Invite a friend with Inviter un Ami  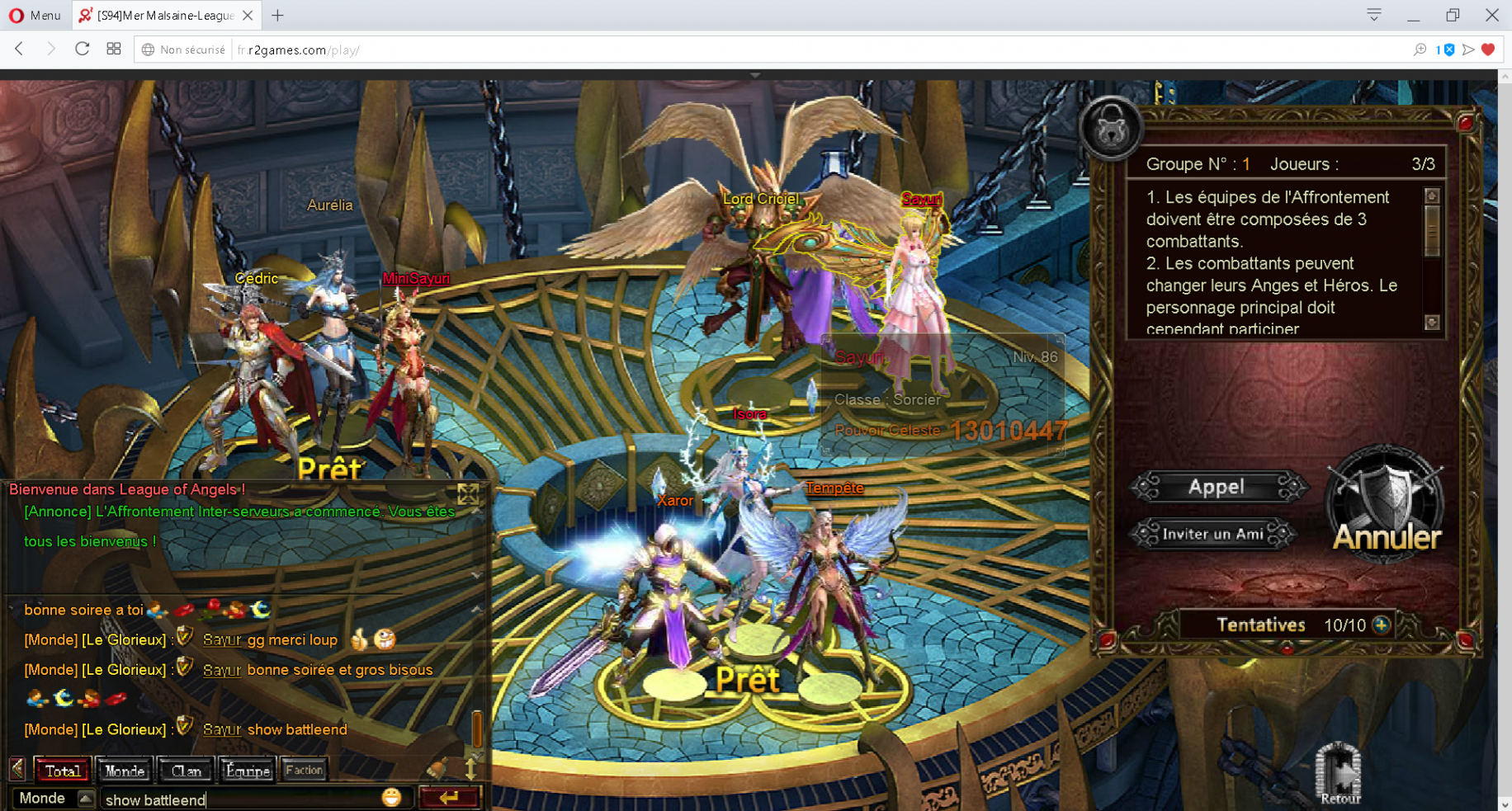point(1212,534)
